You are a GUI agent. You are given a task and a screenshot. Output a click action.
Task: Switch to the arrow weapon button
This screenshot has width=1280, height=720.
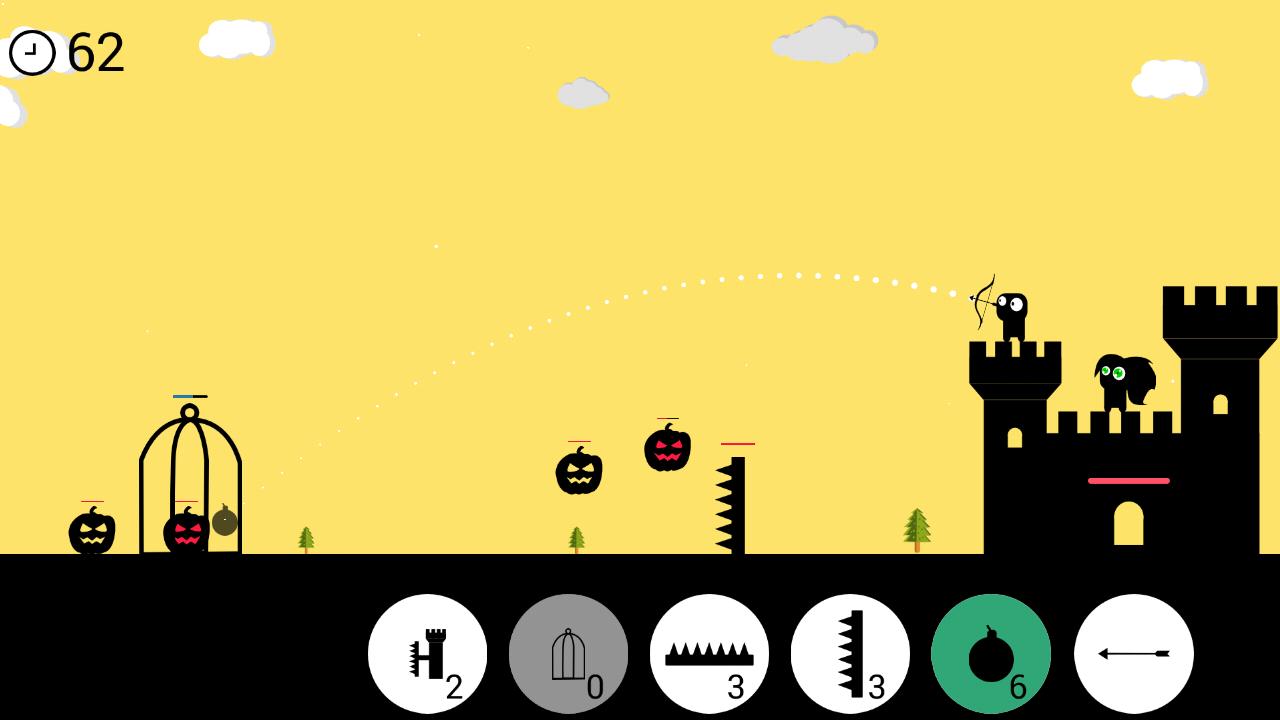point(1133,654)
